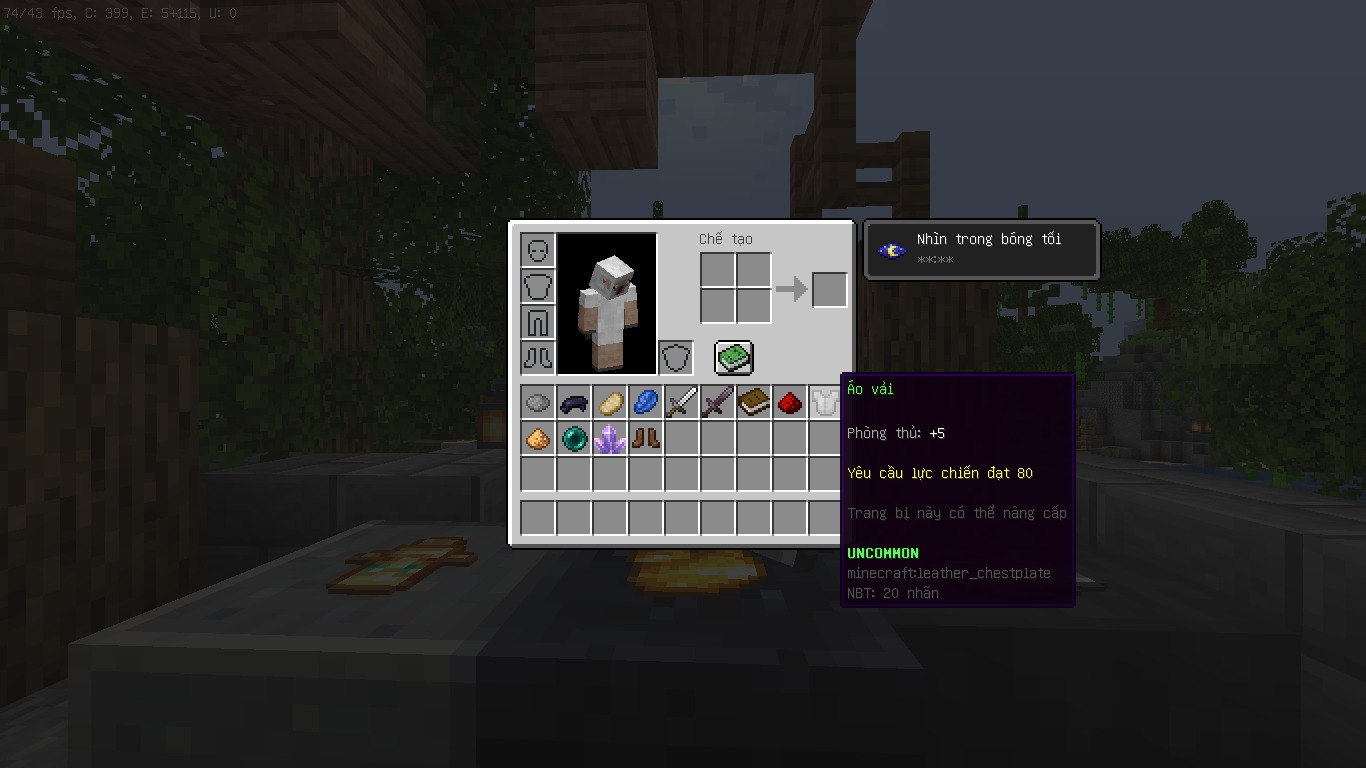Select the brown book item
The height and width of the screenshot is (768, 1366).
753,403
